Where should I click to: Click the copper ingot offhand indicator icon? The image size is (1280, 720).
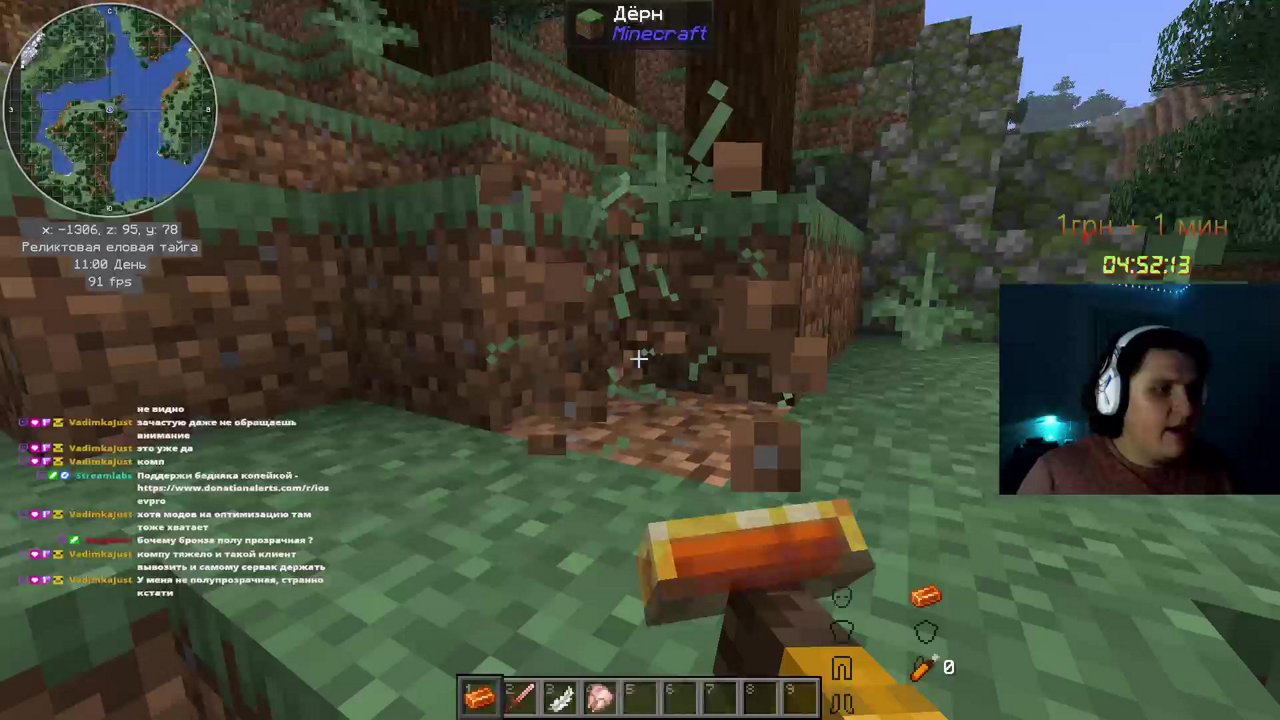(926, 595)
